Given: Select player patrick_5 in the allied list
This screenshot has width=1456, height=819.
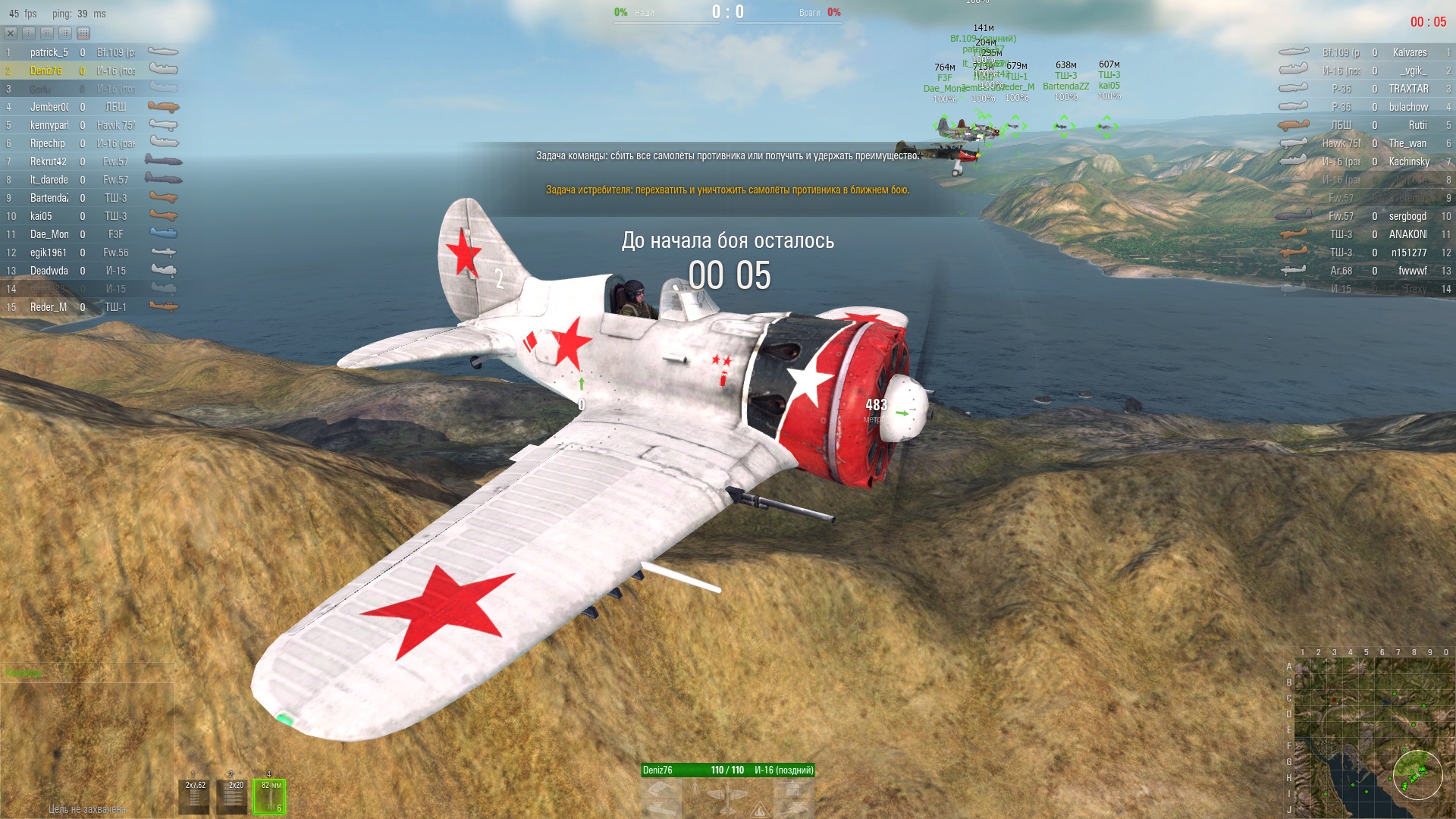Looking at the screenshot, I should [49, 52].
